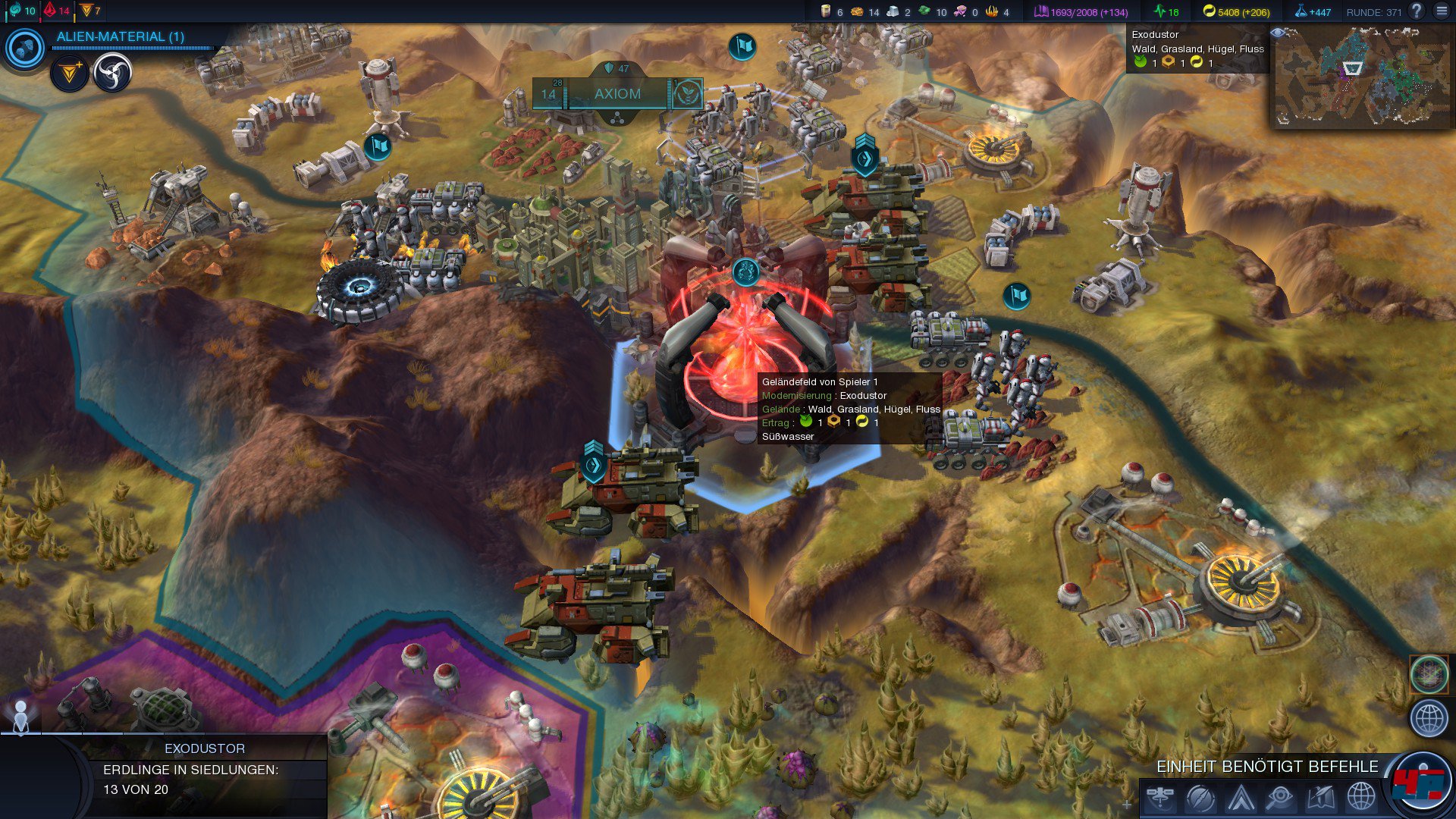This screenshot has height=819, width=1456.
Task: Select the AXIOM city banner
Action: pyautogui.click(x=617, y=94)
